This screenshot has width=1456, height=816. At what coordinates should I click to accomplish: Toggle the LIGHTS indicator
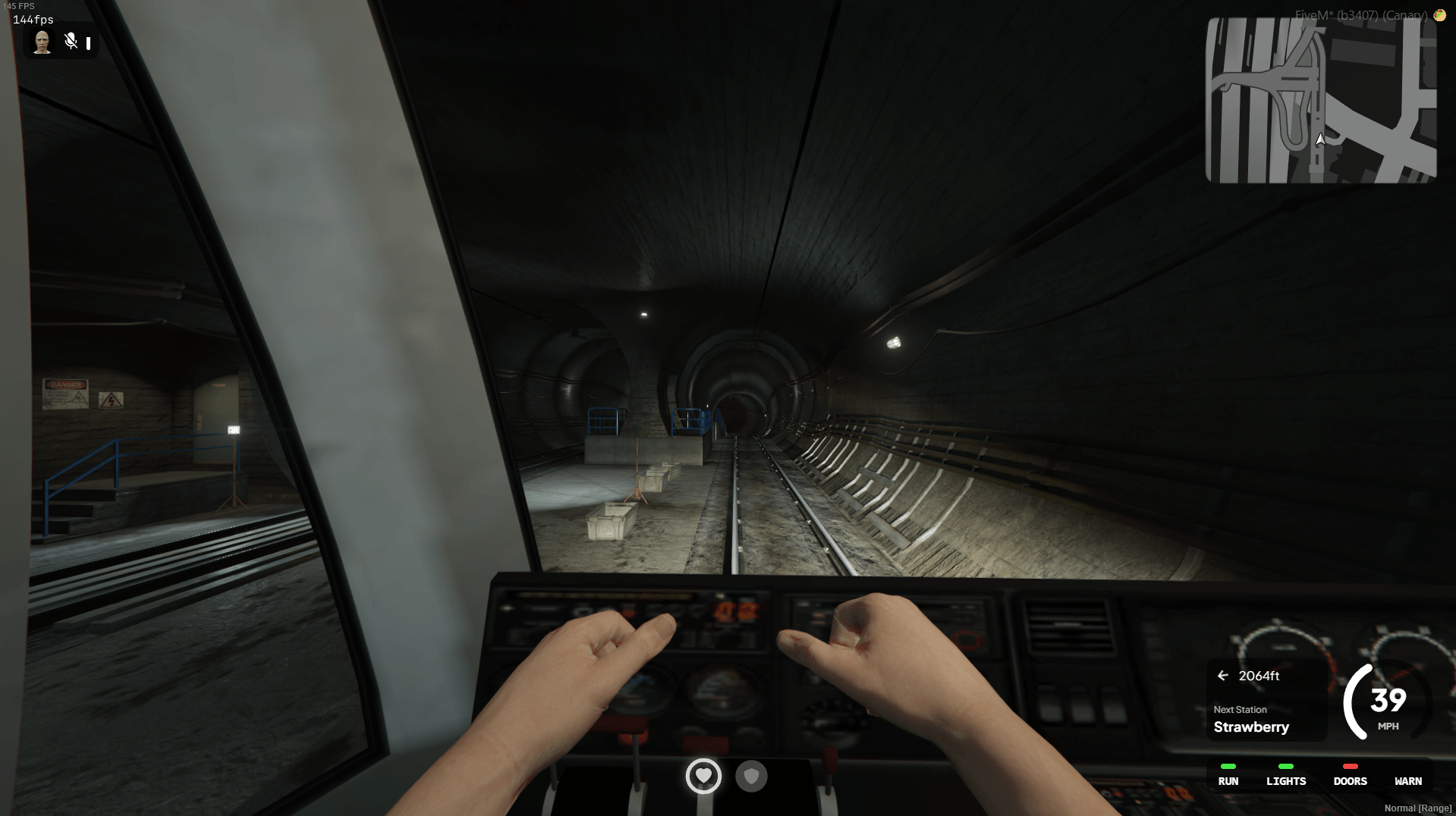point(1286,775)
